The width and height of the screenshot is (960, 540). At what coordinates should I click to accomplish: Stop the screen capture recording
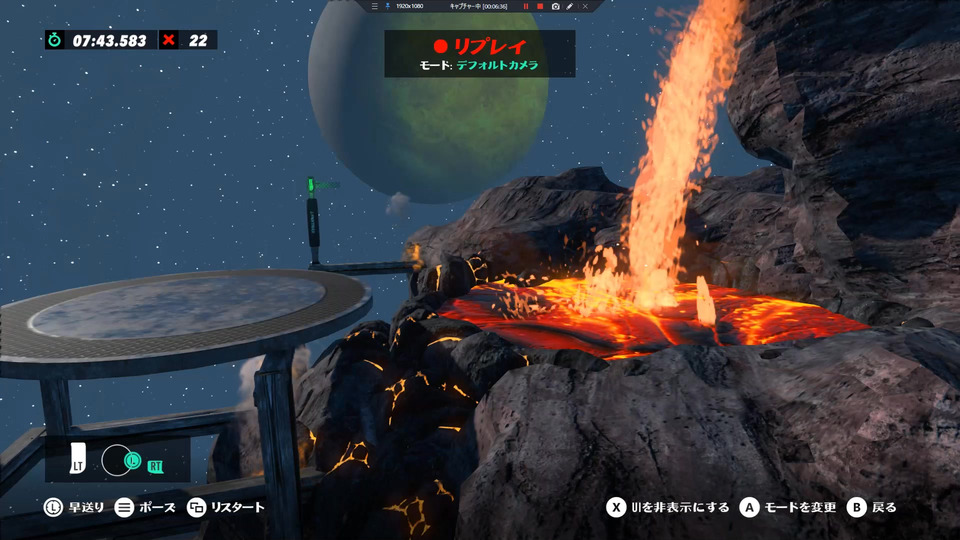pyautogui.click(x=540, y=6)
